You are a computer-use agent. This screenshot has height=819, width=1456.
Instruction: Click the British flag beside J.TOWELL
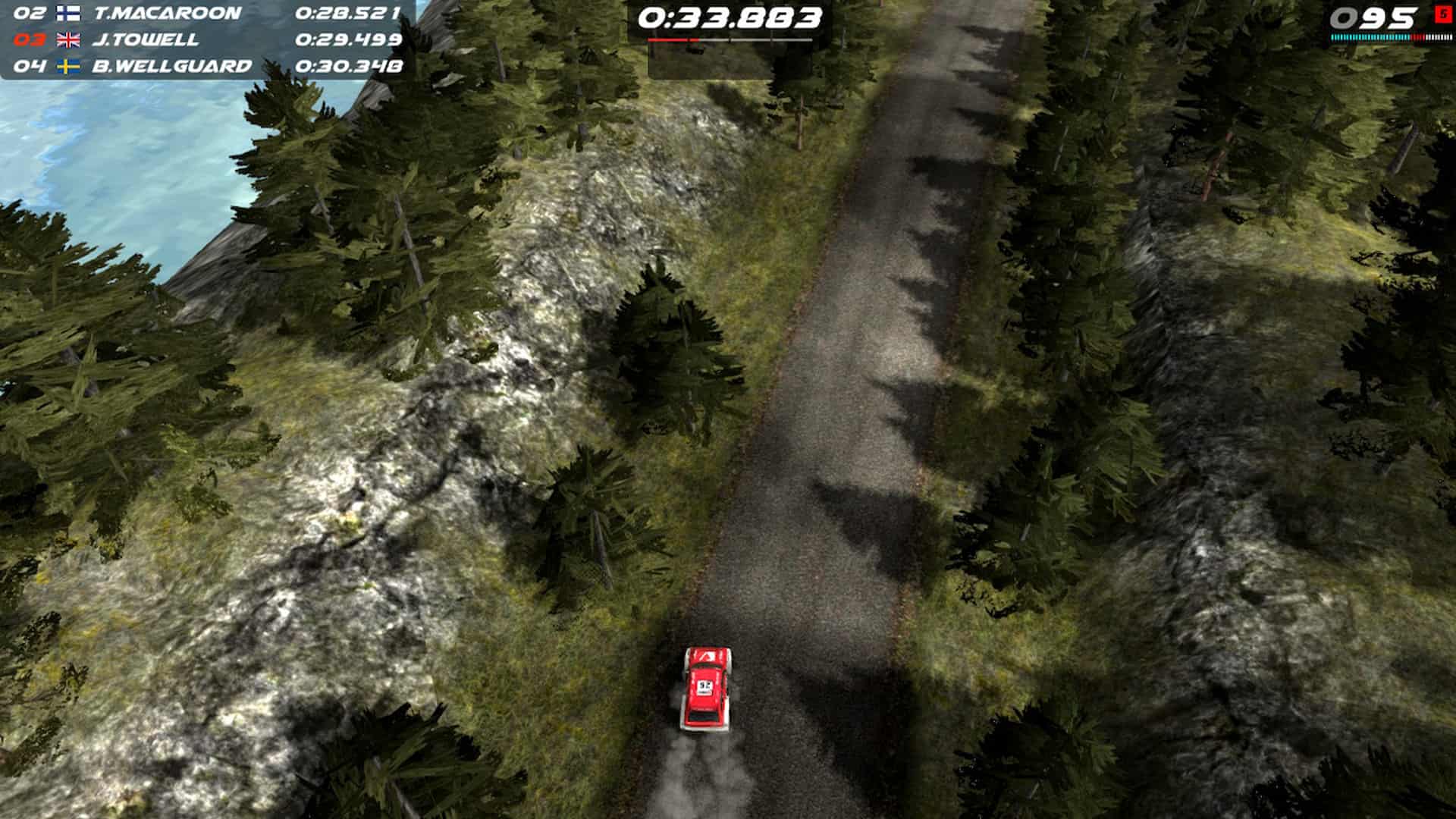[x=70, y=42]
